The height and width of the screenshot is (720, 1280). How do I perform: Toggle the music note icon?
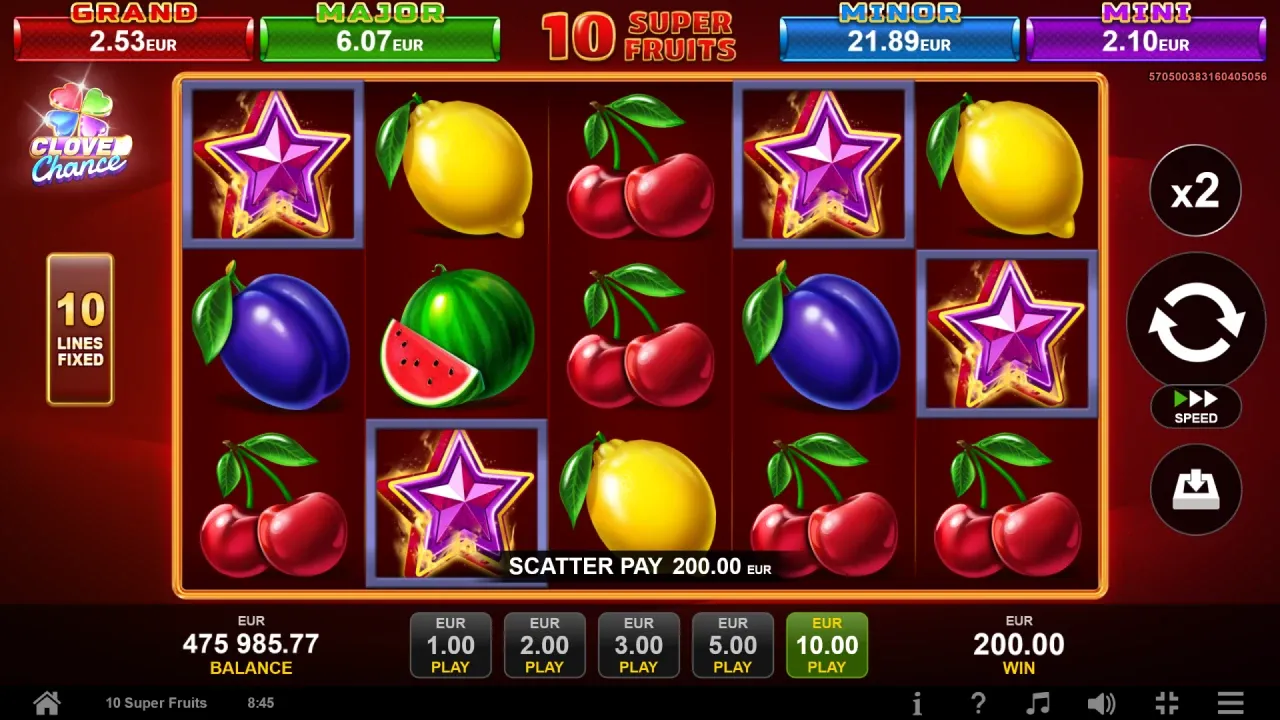[x=1040, y=703]
